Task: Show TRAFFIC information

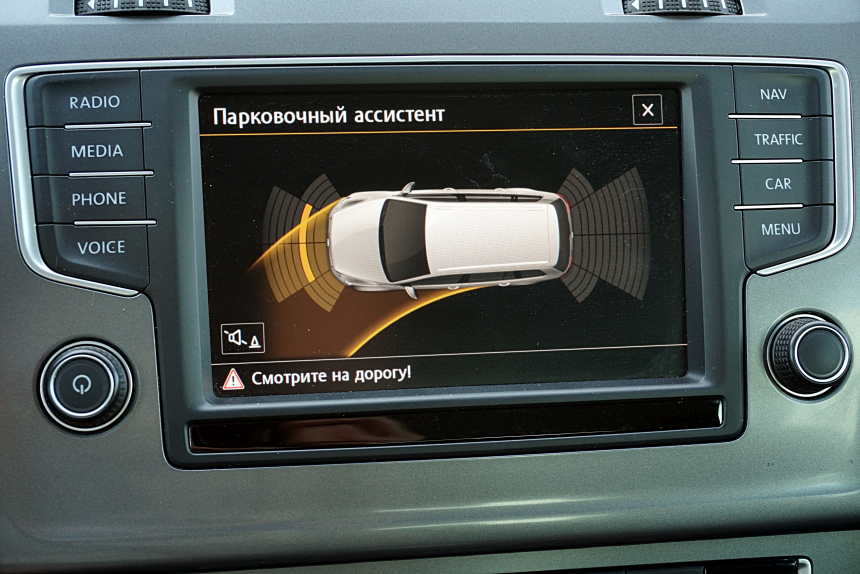Action: 778,140
